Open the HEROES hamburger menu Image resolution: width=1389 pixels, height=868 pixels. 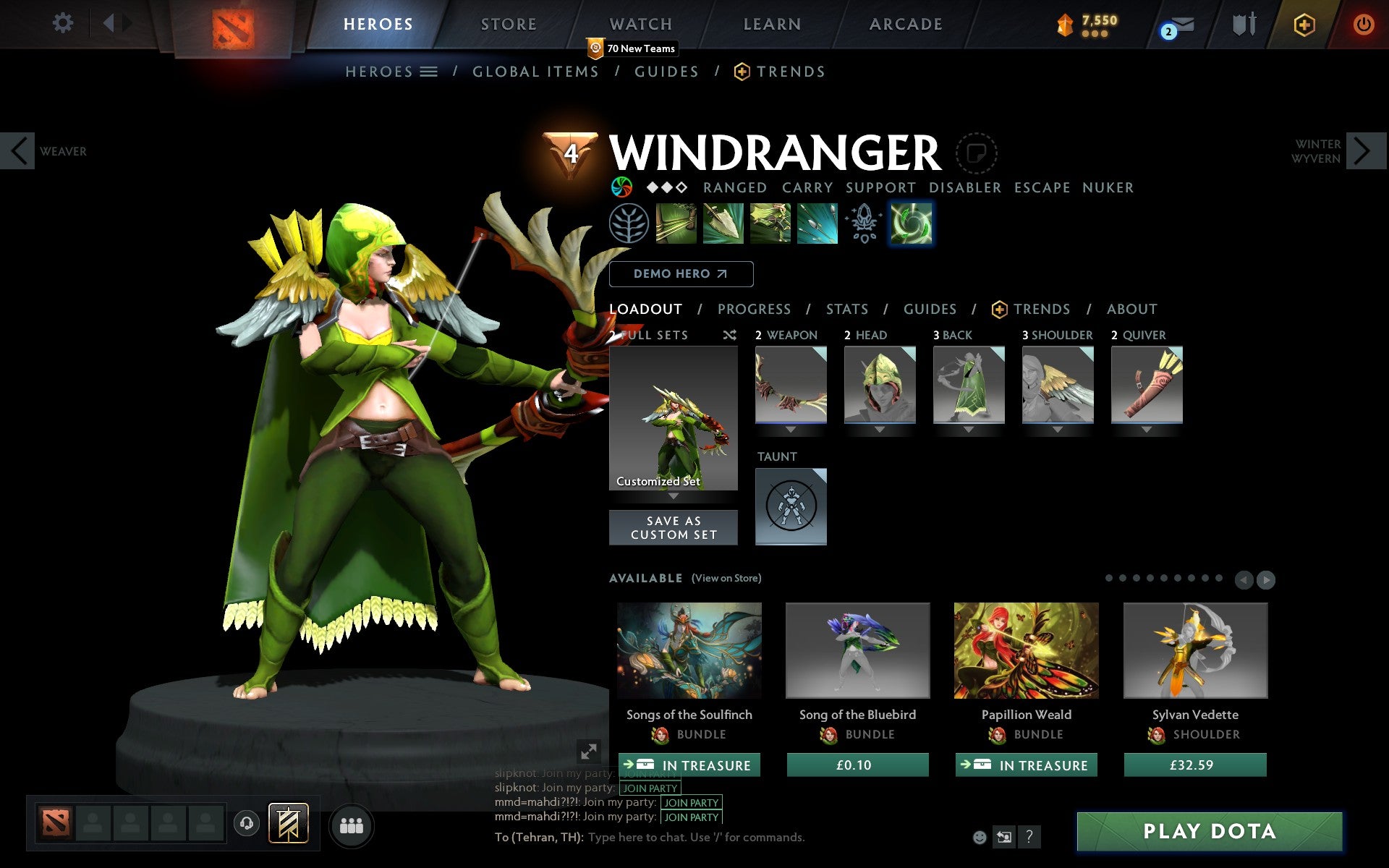point(428,72)
